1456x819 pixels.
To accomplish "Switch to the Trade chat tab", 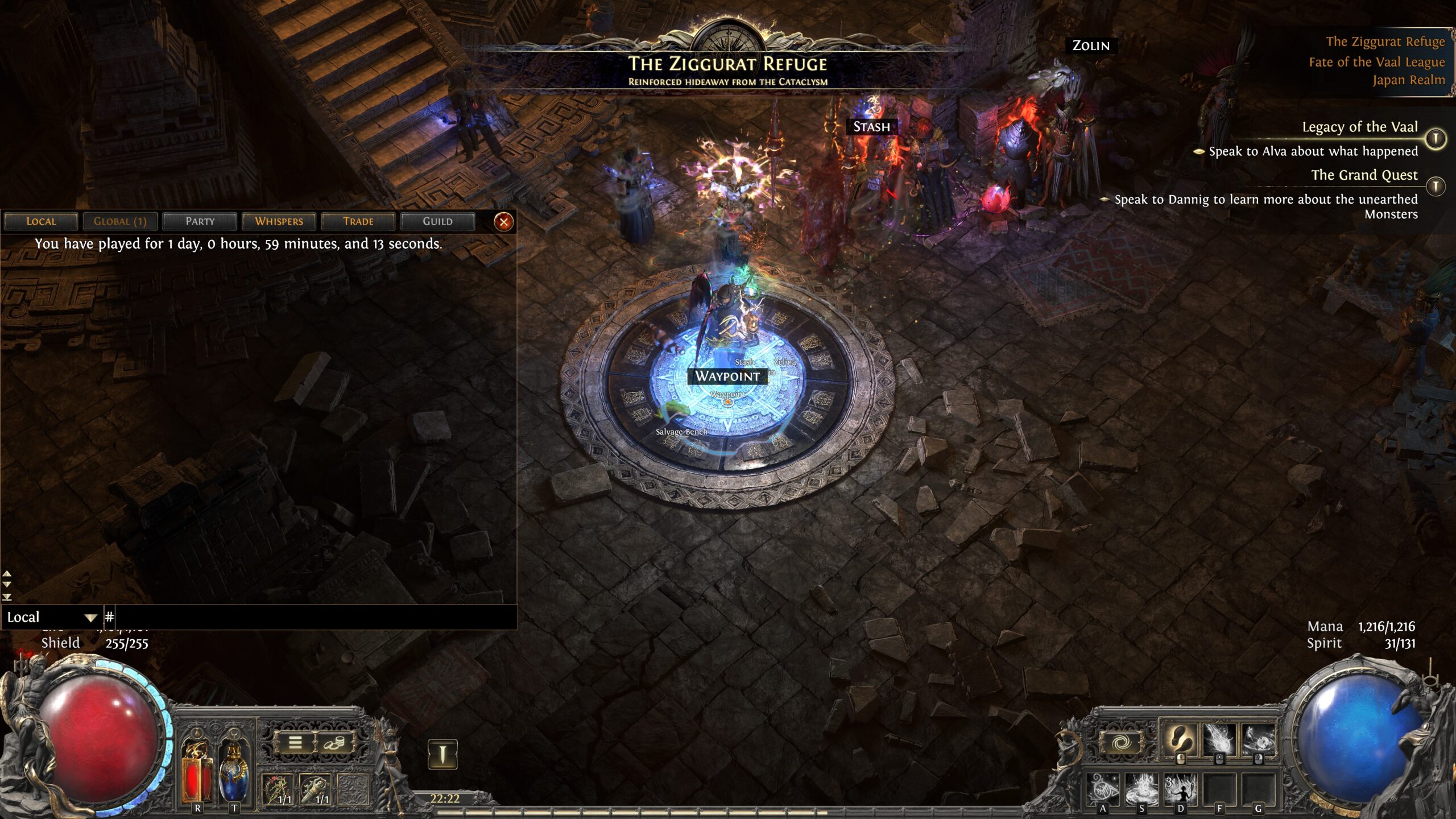I will [358, 221].
